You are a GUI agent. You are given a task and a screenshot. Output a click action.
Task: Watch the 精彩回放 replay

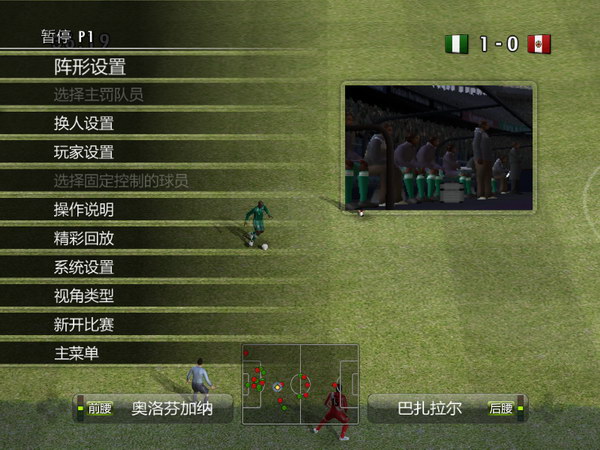[x=84, y=239]
